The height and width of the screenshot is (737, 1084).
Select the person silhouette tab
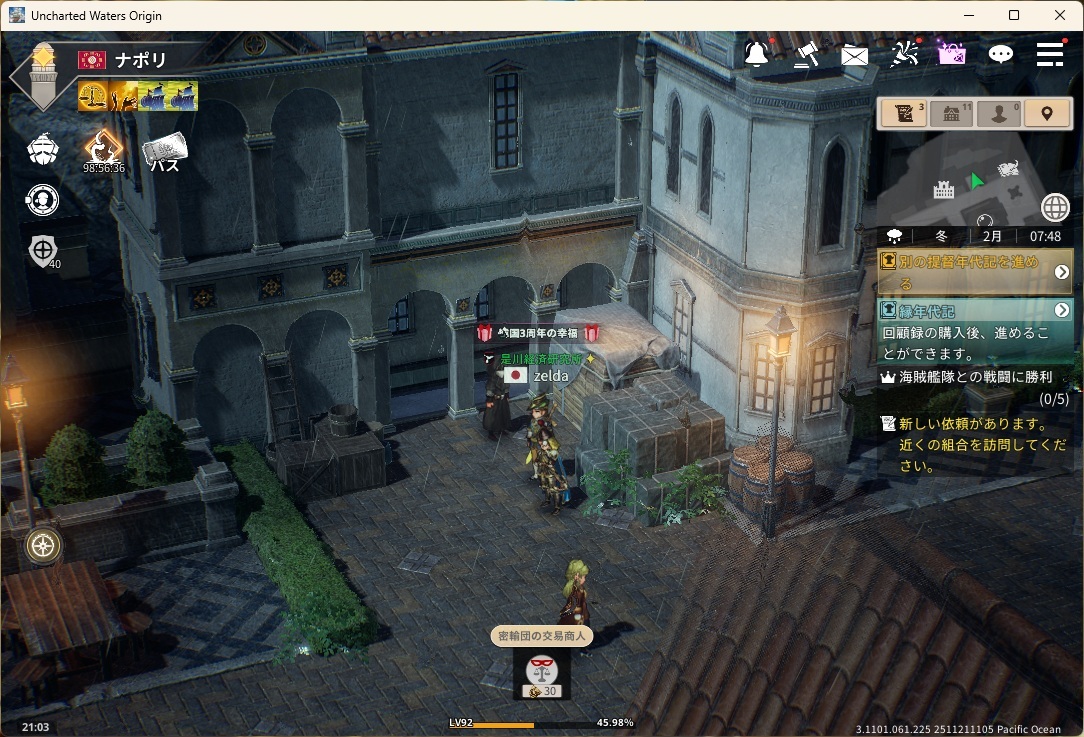pos(999,113)
